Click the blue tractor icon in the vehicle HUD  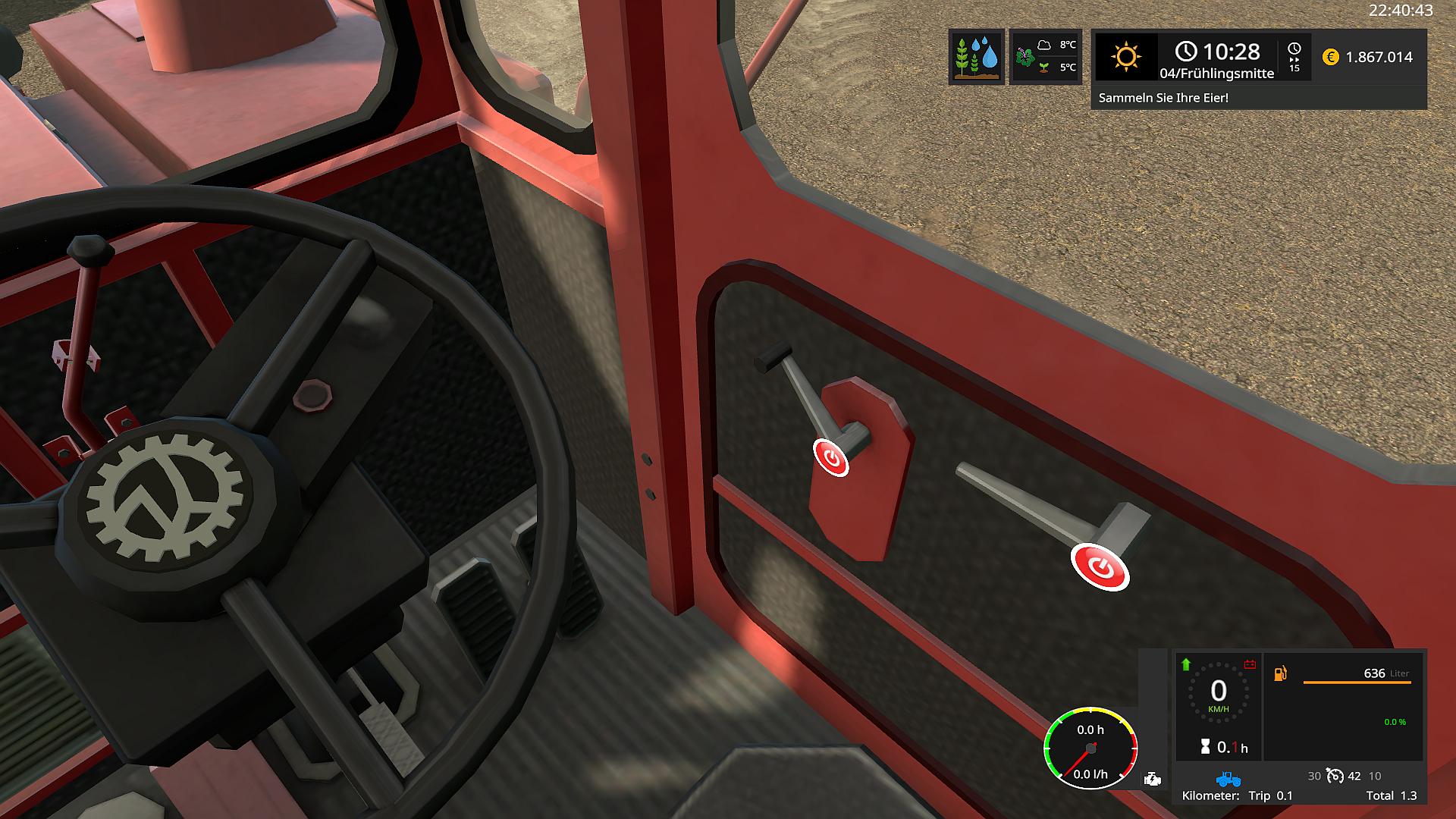1228,779
